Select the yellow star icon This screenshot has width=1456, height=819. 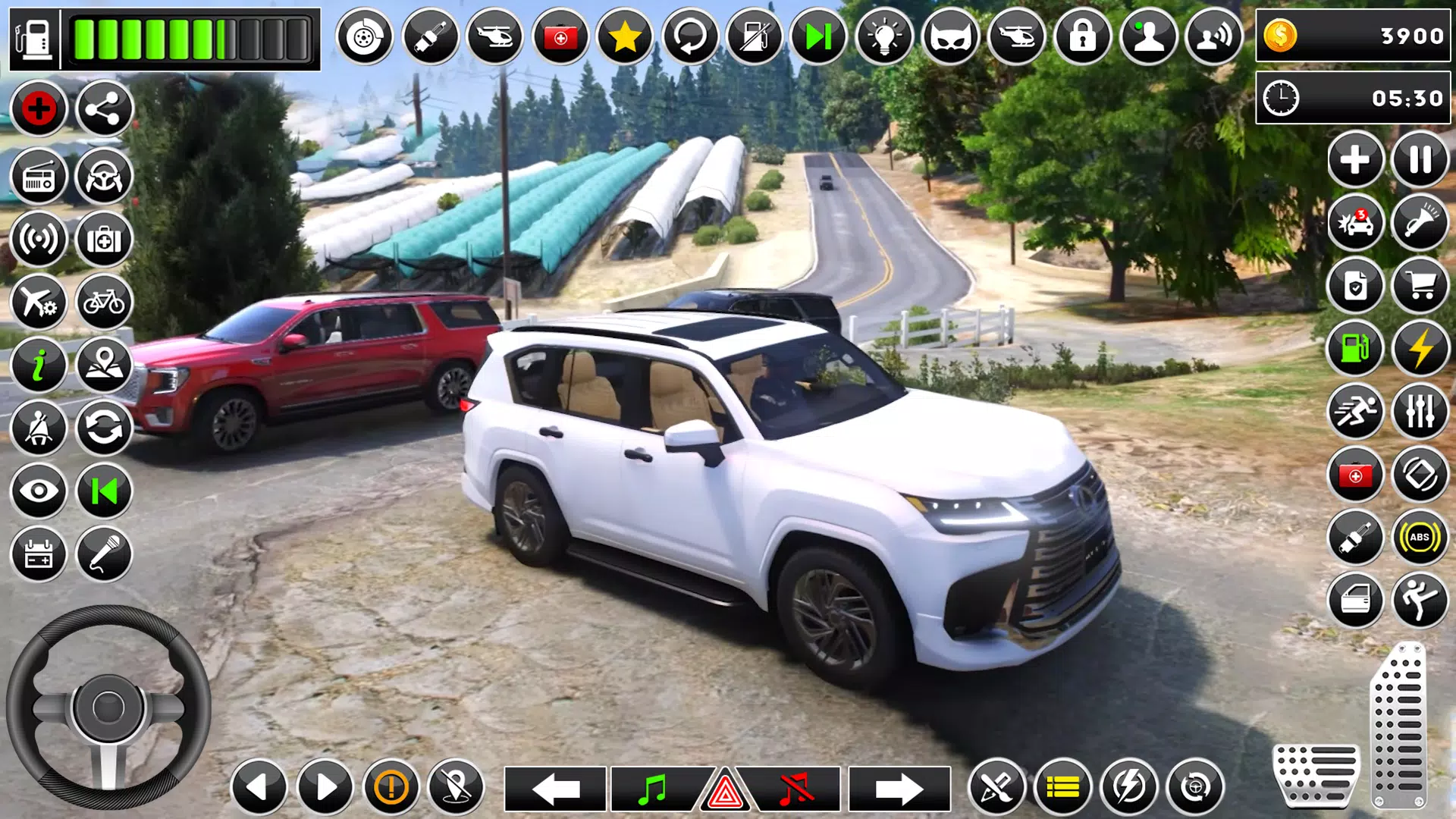625,36
